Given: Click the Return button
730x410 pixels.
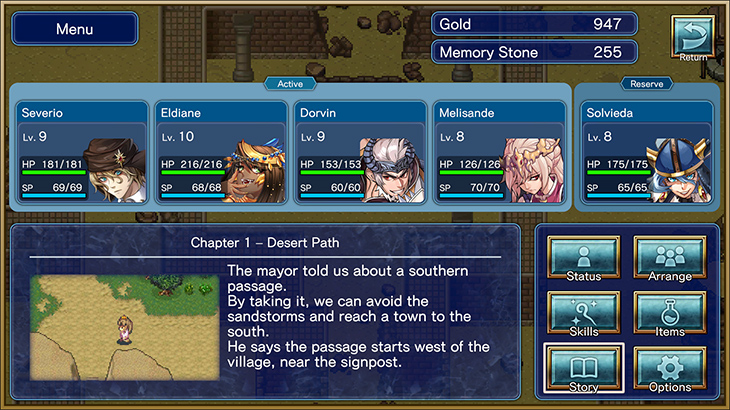Looking at the screenshot, I should pos(692,38).
